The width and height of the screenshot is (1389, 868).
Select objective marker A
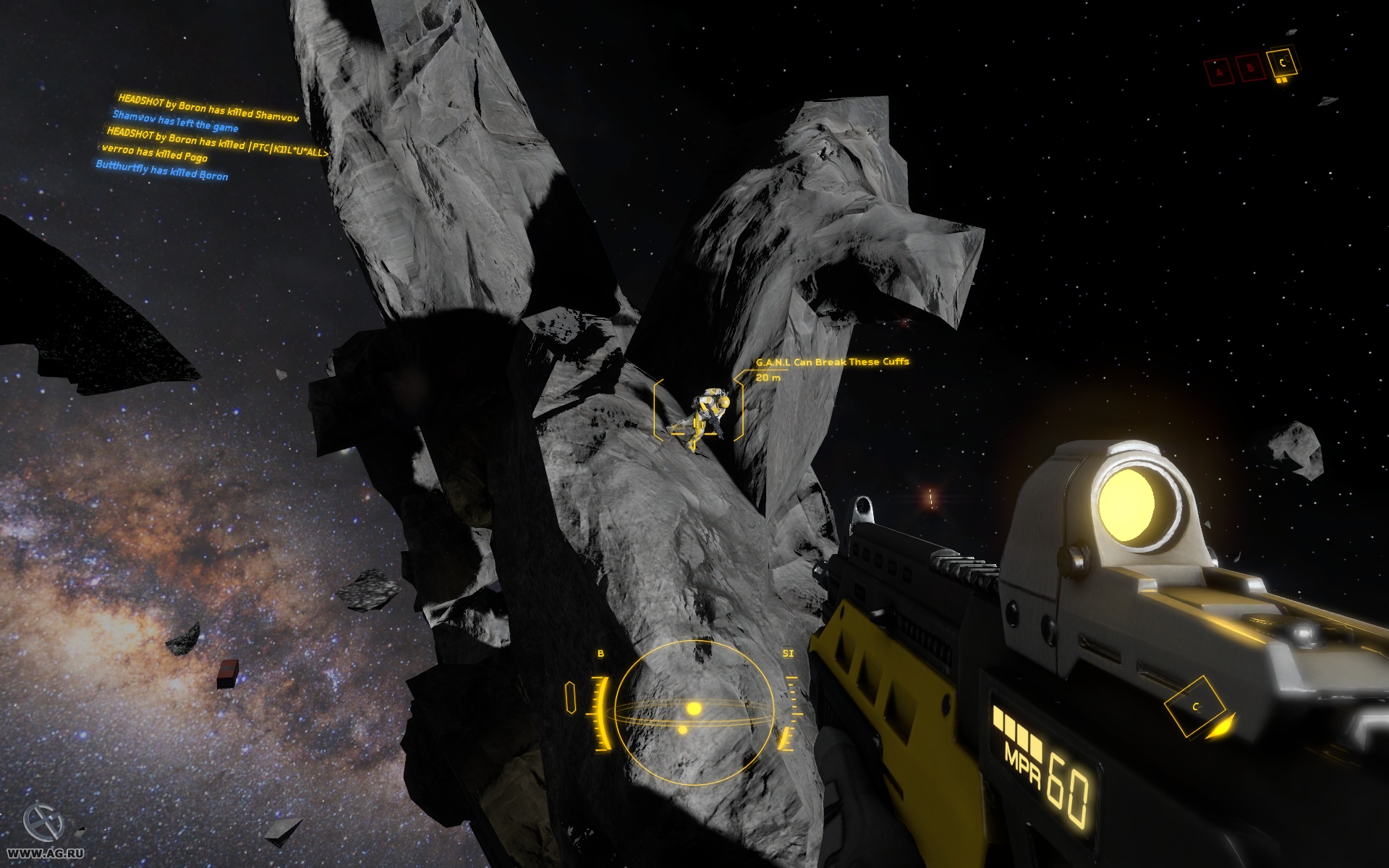click(x=1219, y=71)
